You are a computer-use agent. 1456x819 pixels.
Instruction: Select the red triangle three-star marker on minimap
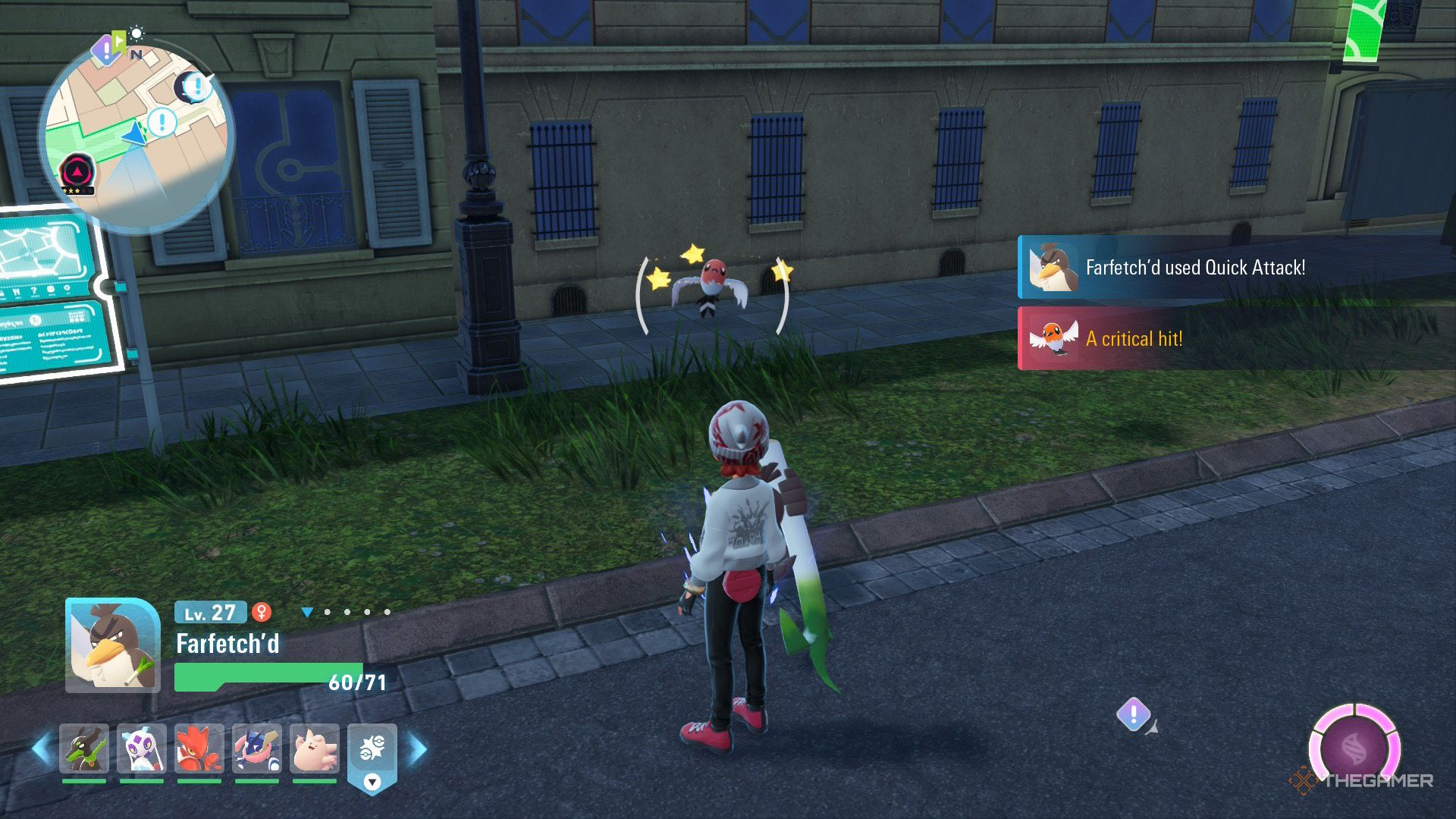(x=77, y=171)
